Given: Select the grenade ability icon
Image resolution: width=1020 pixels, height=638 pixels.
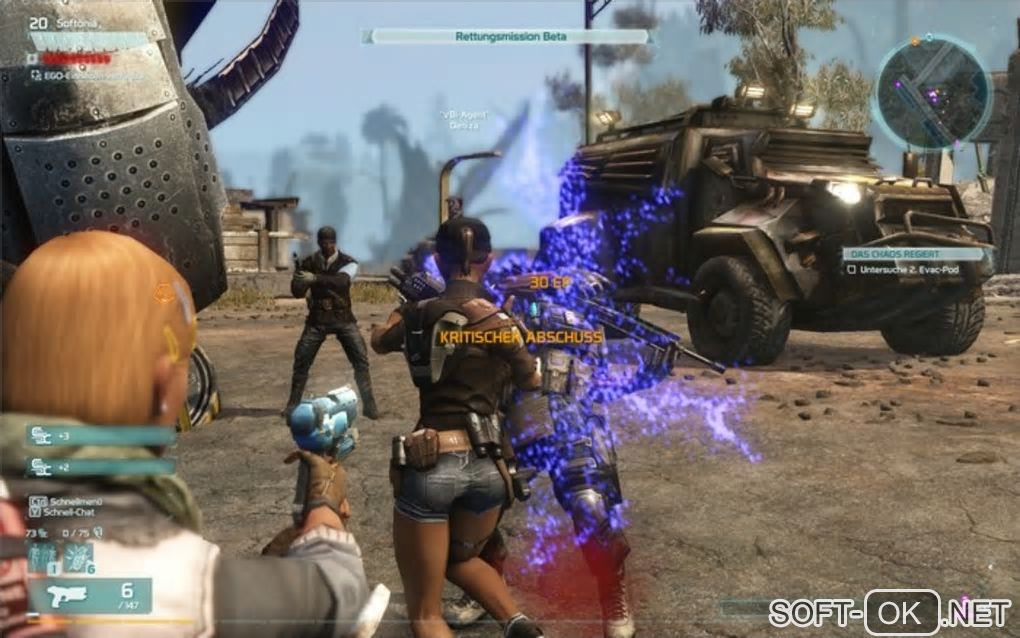Looking at the screenshot, I should (x=78, y=558).
